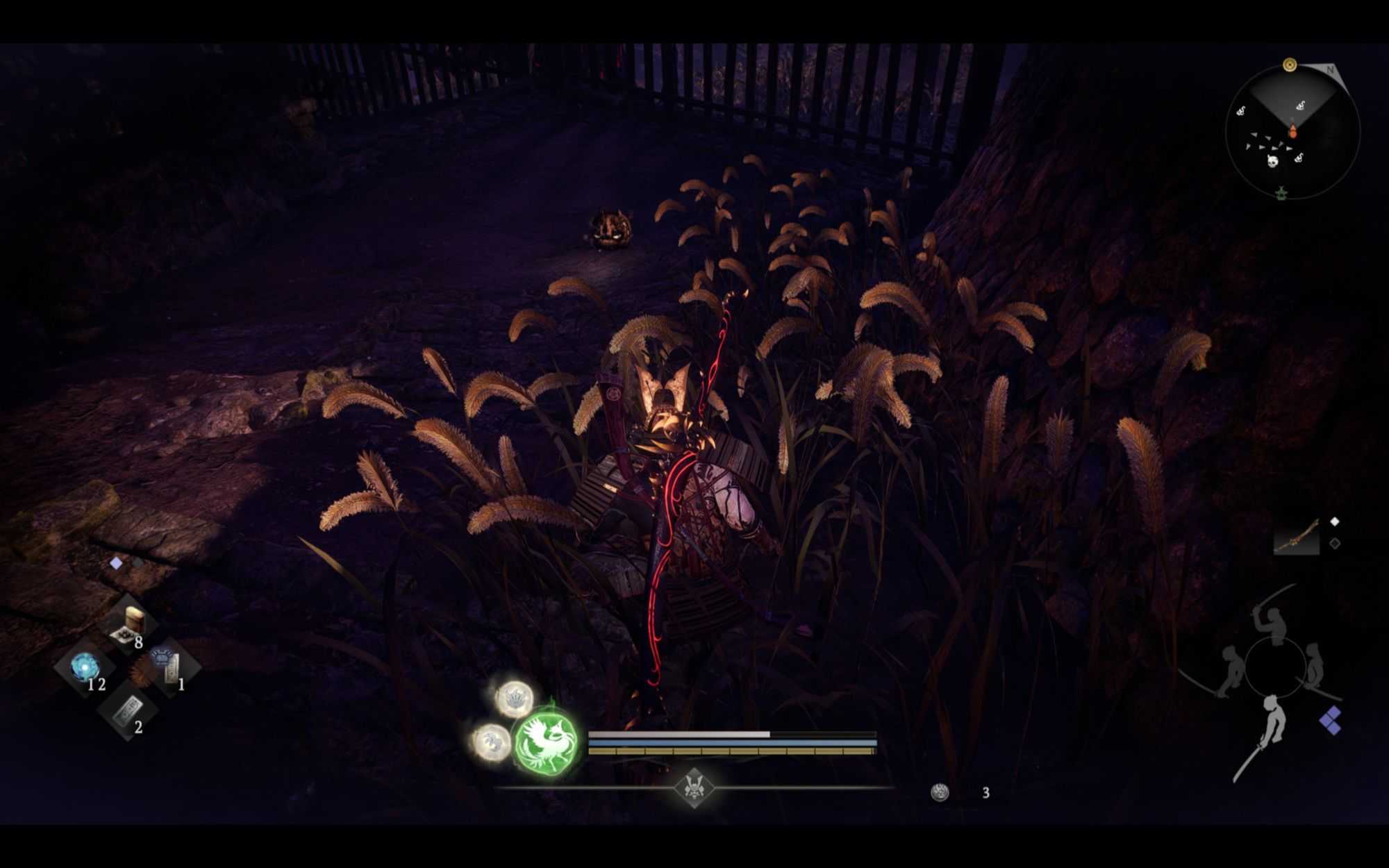
Task: Select the talisman slot with count 1
Action: pyautogui.click(x=169, y=666)
